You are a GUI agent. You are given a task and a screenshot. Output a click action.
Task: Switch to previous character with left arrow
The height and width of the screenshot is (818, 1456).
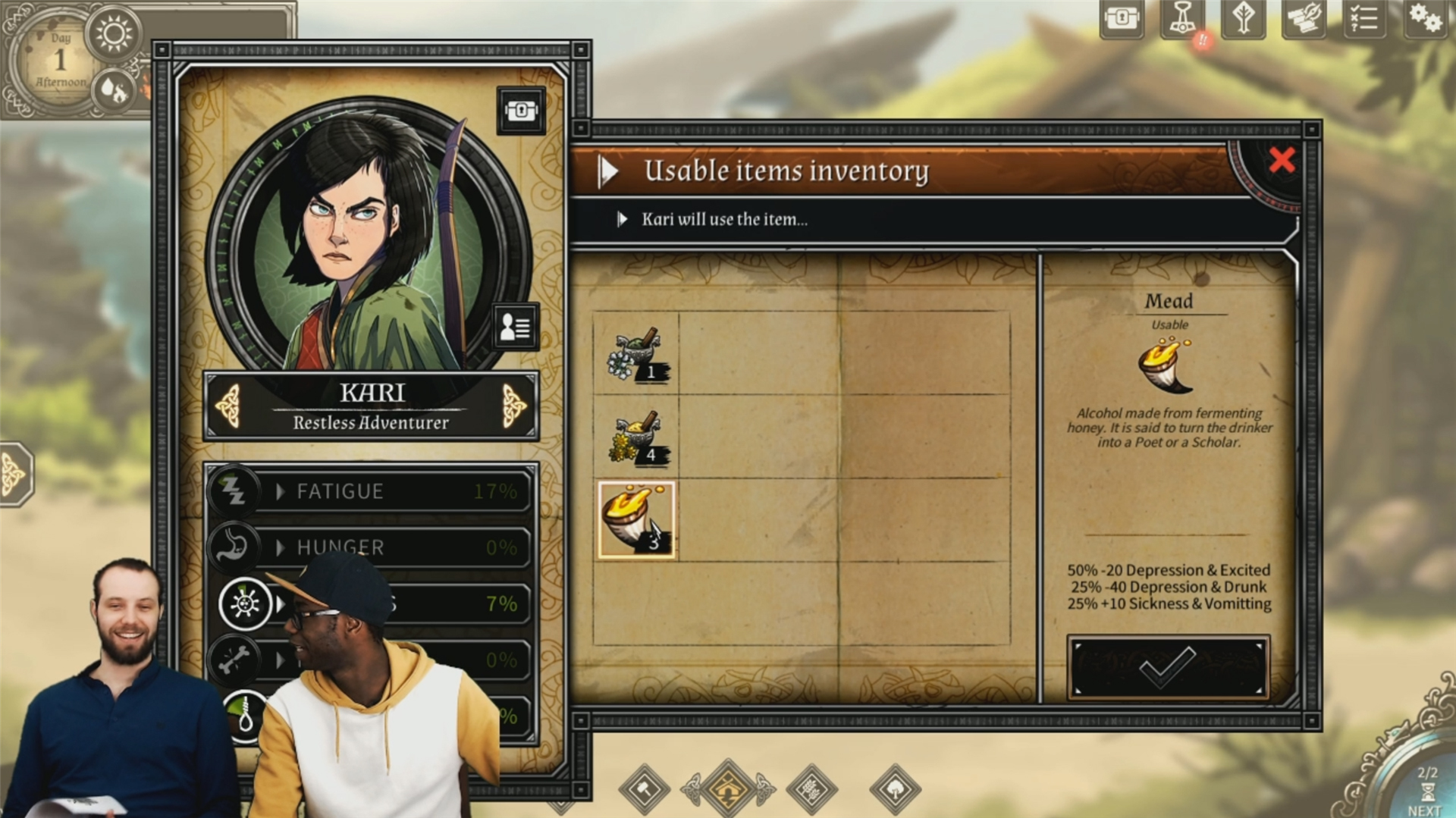pyautogui.click(x=228, y=405)
